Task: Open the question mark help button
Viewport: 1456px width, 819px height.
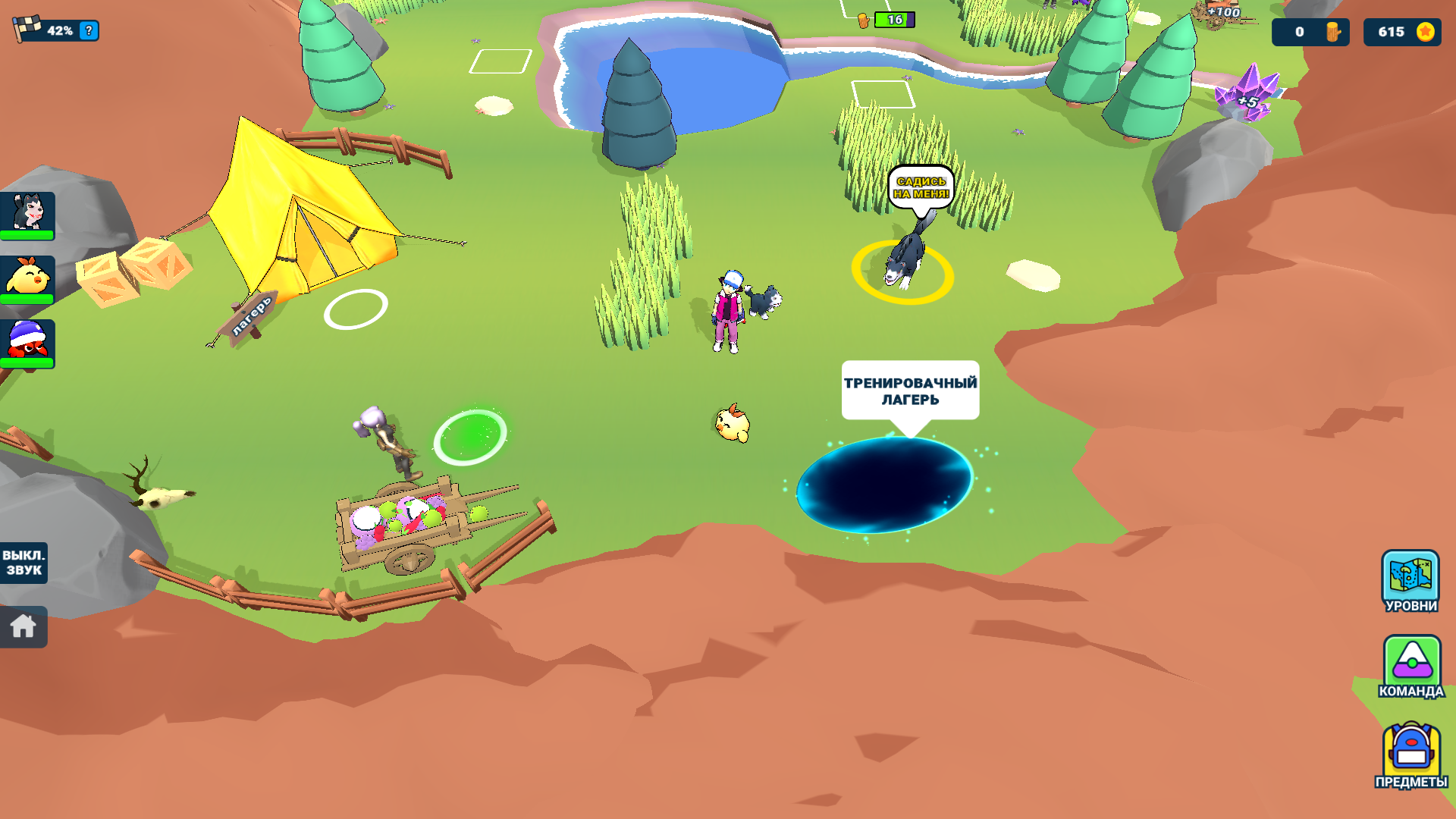Action: (x=89, y=31)
